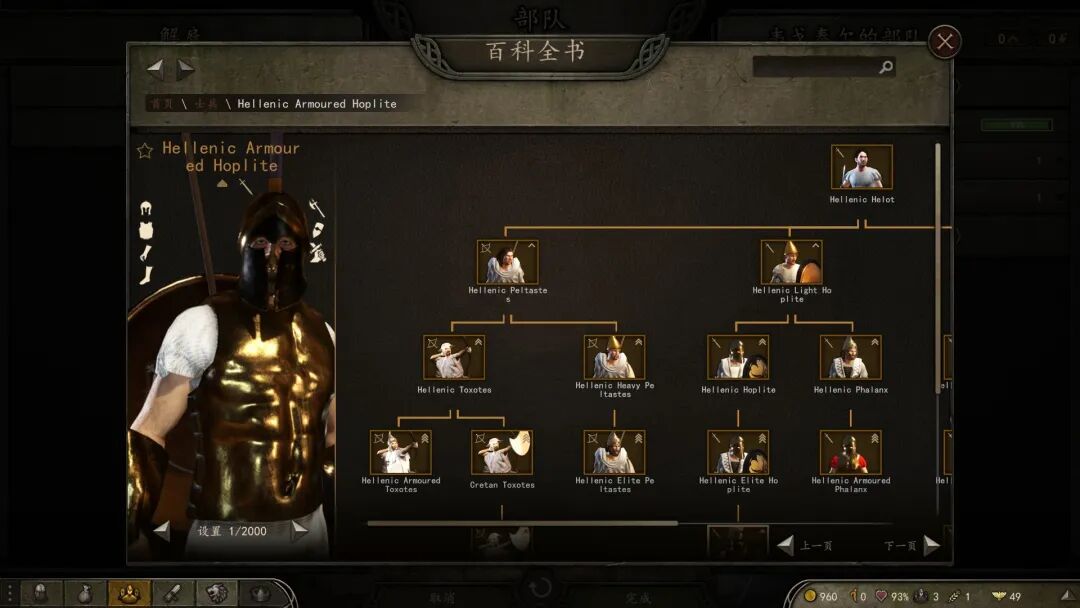Choose the Hellenic Hoplite troop
Image resolution: width=1080 pixels, height=608 pixels.
point(738,357)
